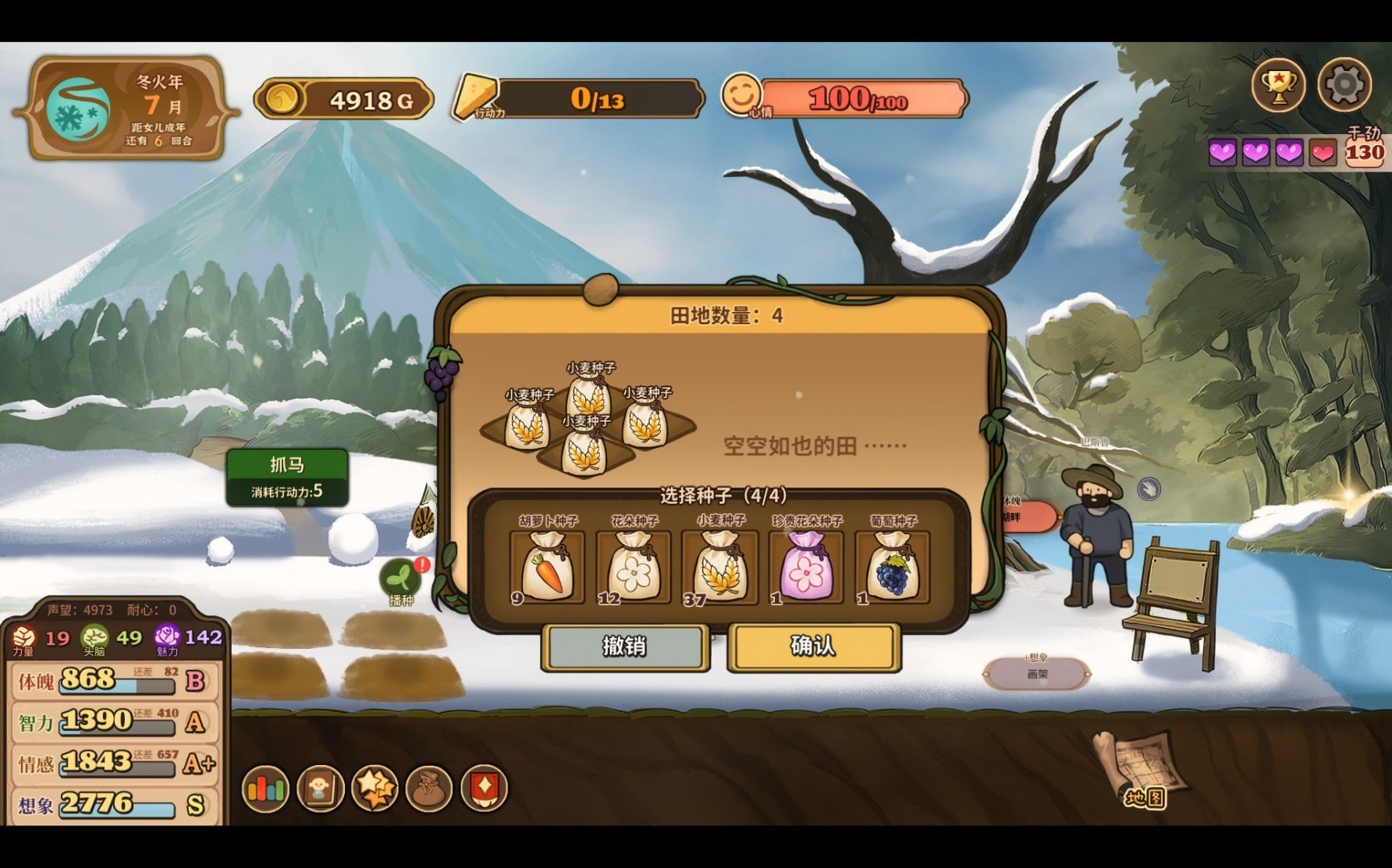Open the bar chart stats icon
Viewport: 1392px width, 868px height.
265,788
